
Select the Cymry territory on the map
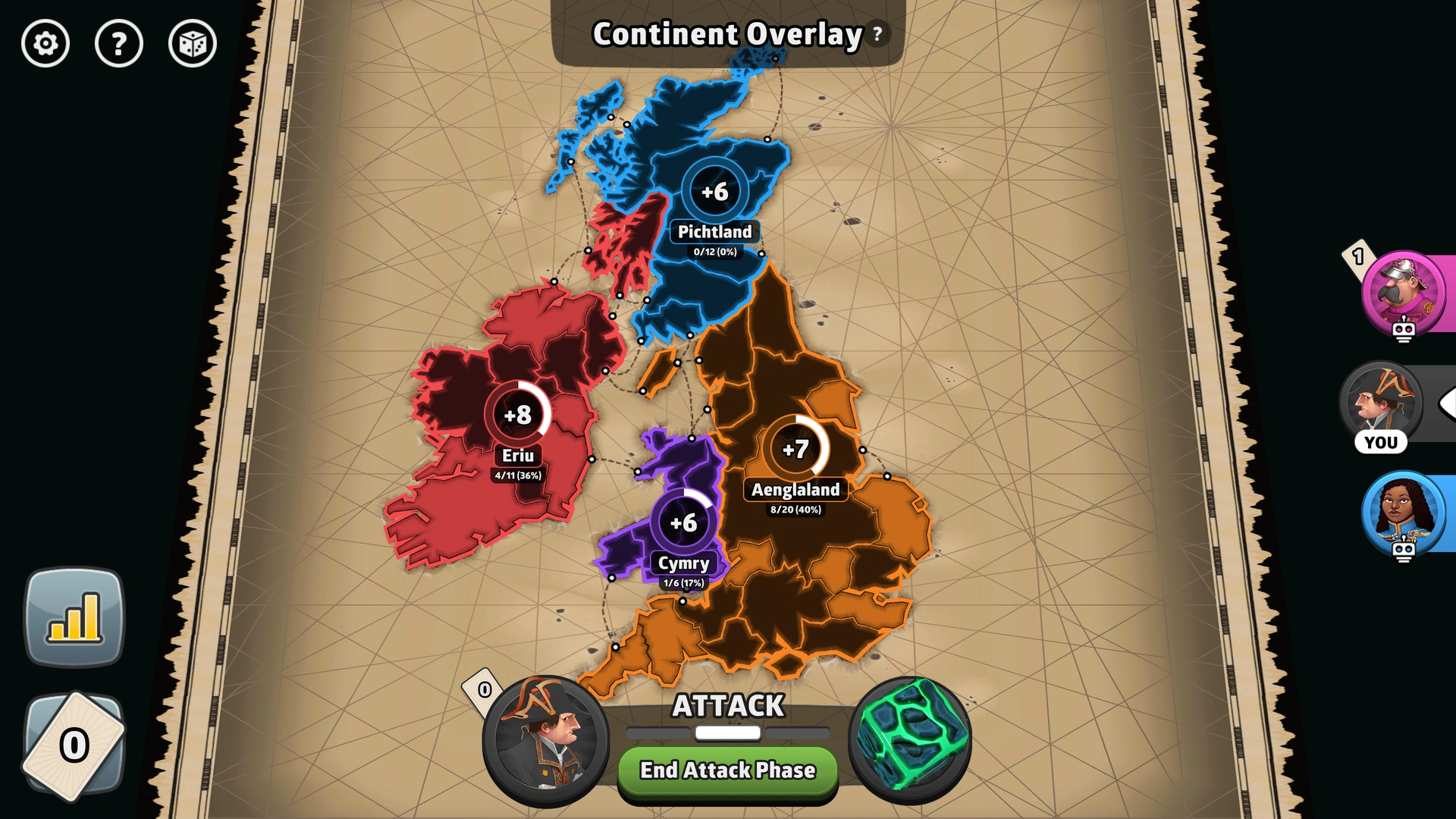(682, 522)
